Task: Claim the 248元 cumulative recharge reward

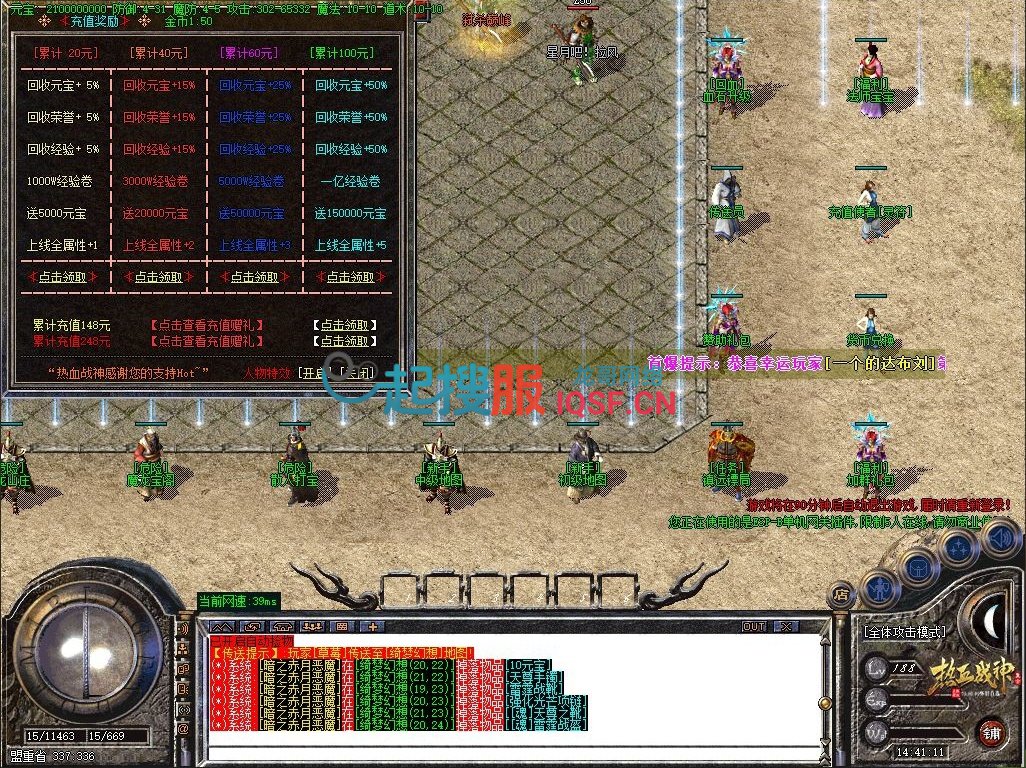Action: pos(344,341)
